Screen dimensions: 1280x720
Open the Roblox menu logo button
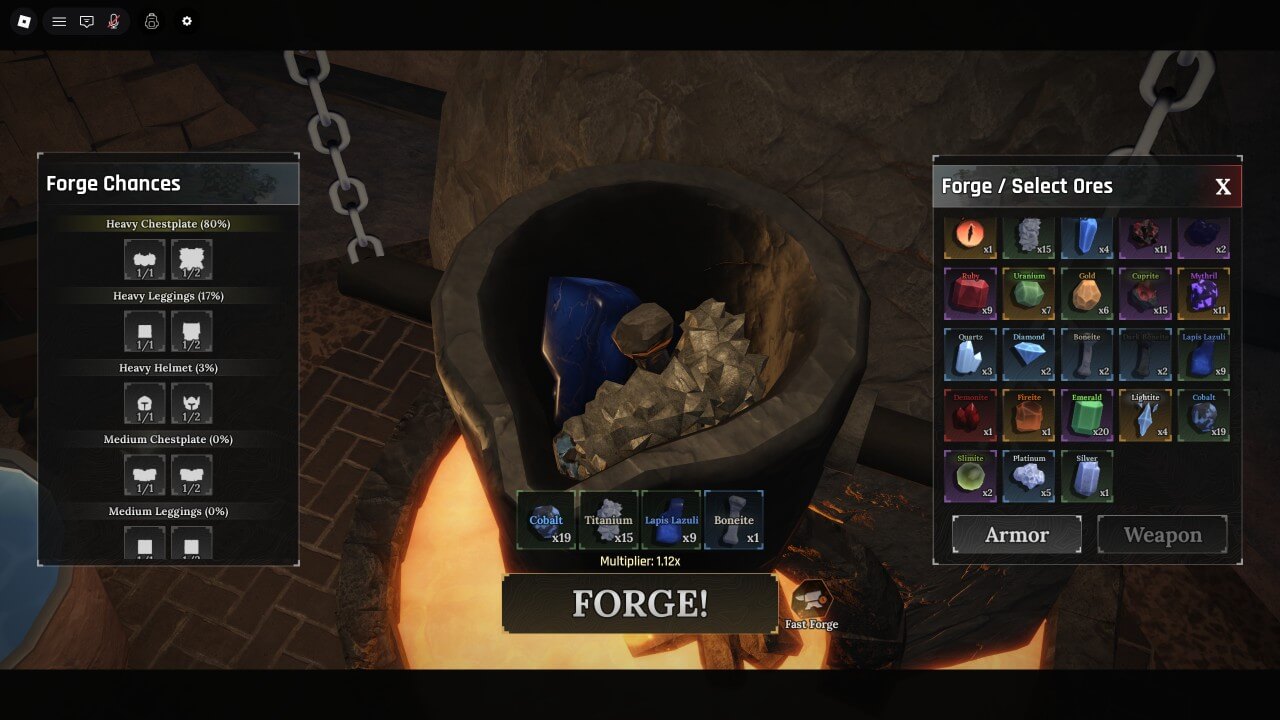(x=25, y=21)
